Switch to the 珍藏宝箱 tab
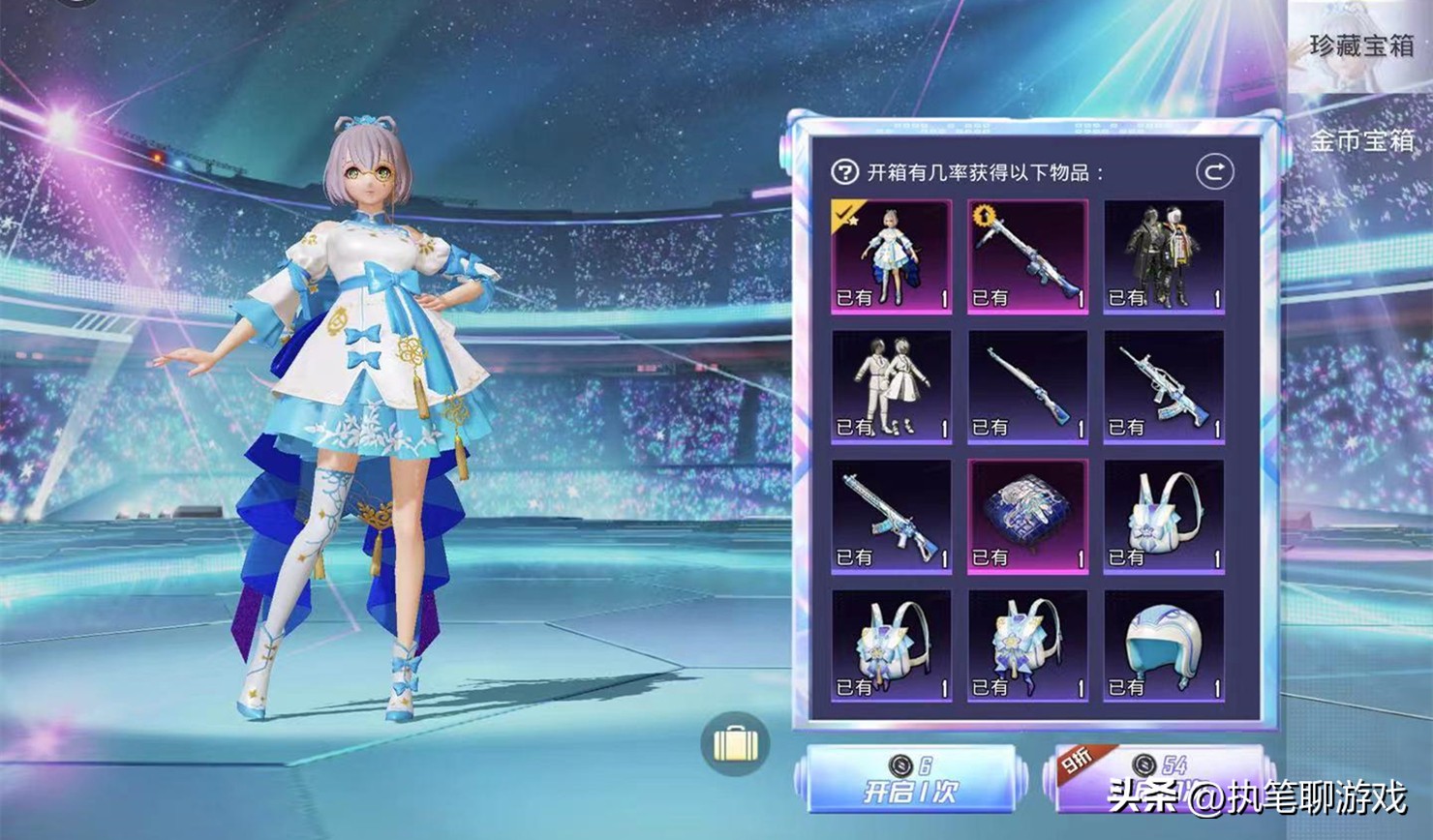This screenshot has height=840, width=1433. [x=1359, y=46]
